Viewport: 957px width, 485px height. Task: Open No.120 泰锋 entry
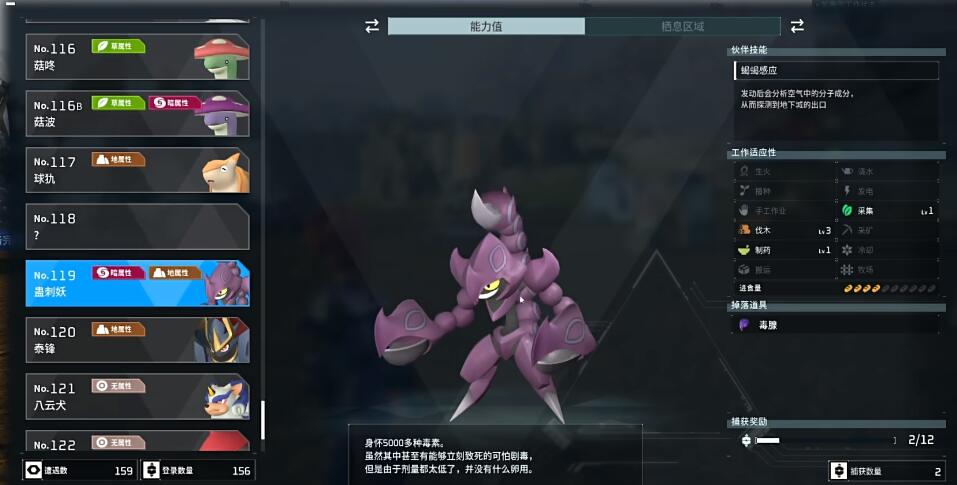[137, 340]
